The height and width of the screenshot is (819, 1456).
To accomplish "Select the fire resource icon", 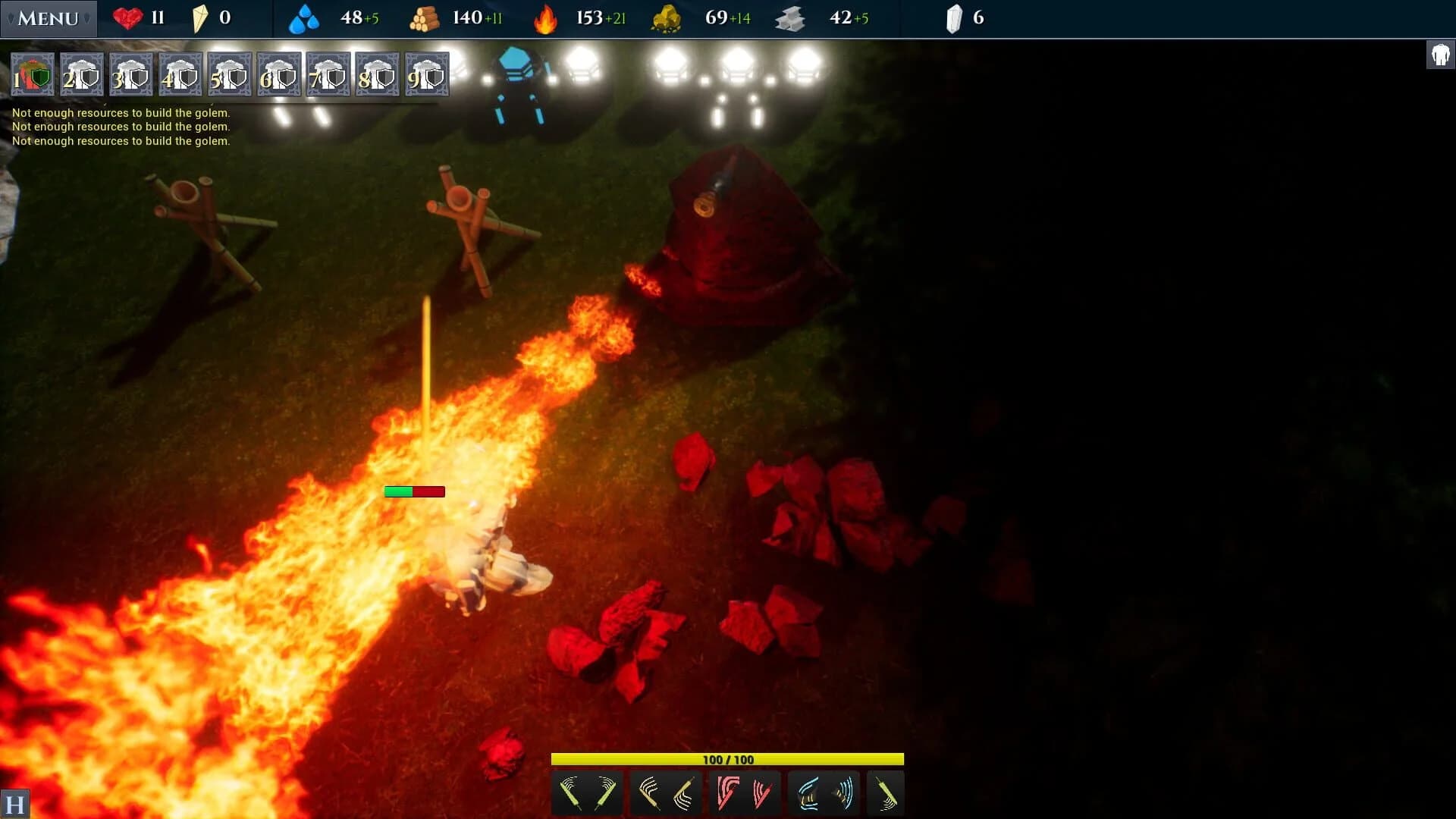I will coord(544,18).
